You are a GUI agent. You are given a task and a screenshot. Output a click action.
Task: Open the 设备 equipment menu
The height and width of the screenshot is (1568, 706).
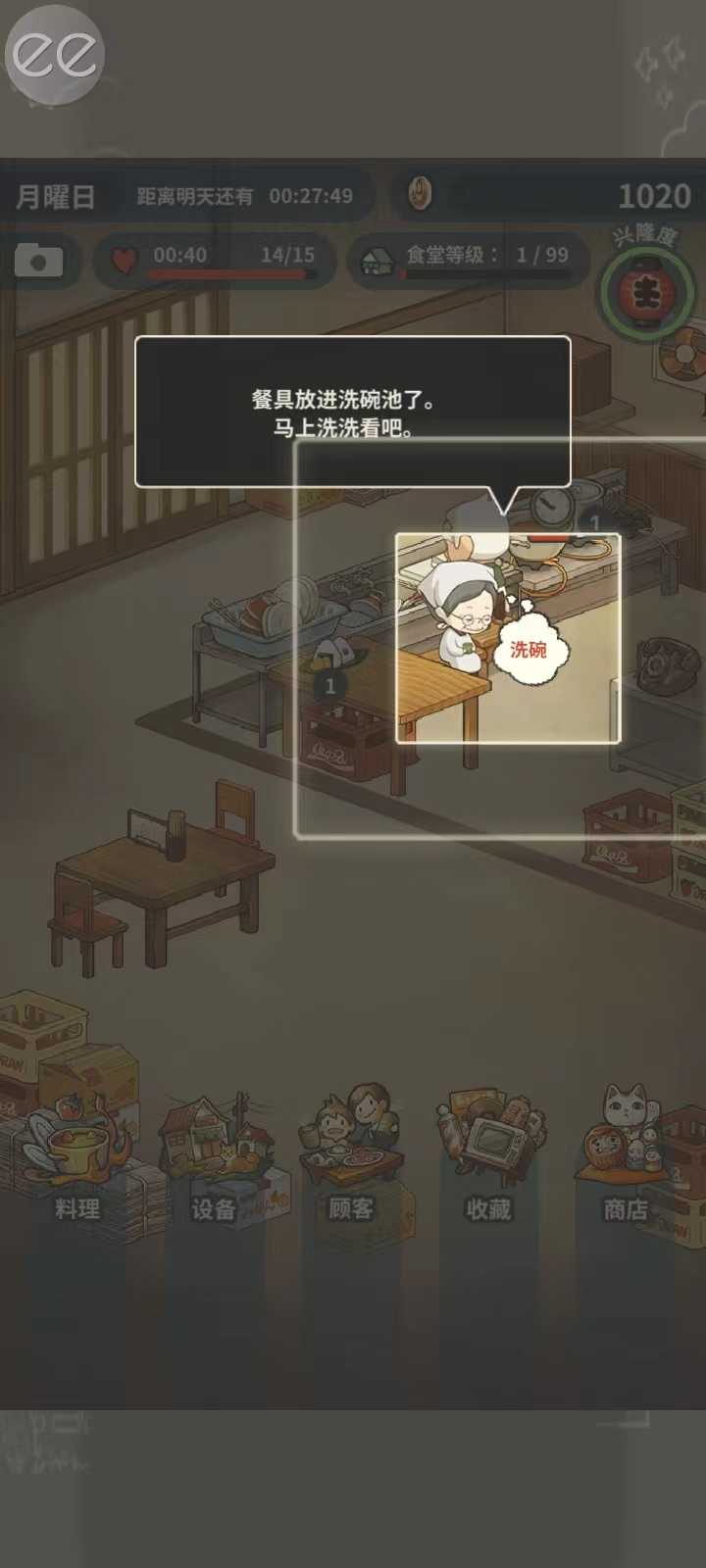coord(214,1156)
